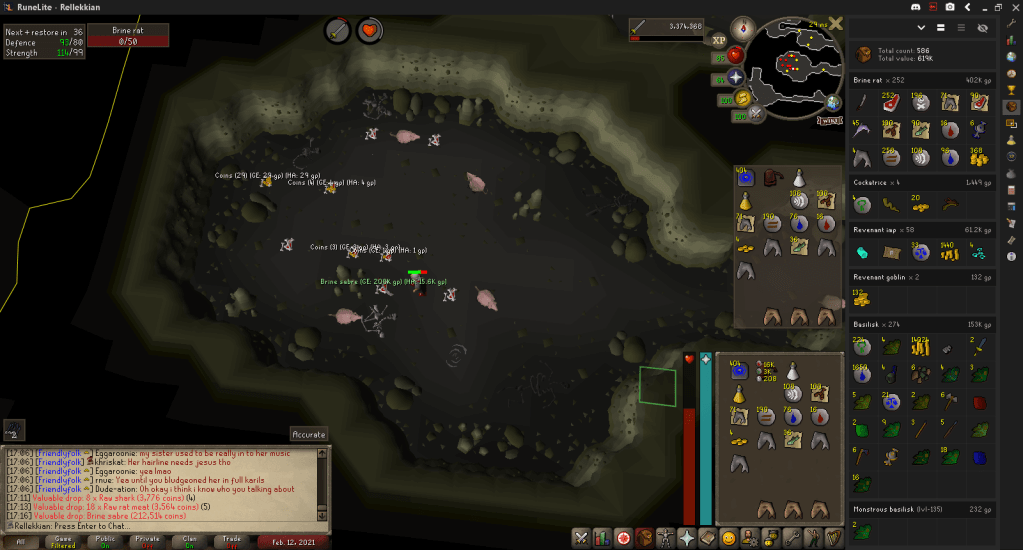Image resolution: width=1023 pixels, height=550 pixels.
Task: Click the compass on the minimap
Action: point(742,28)
